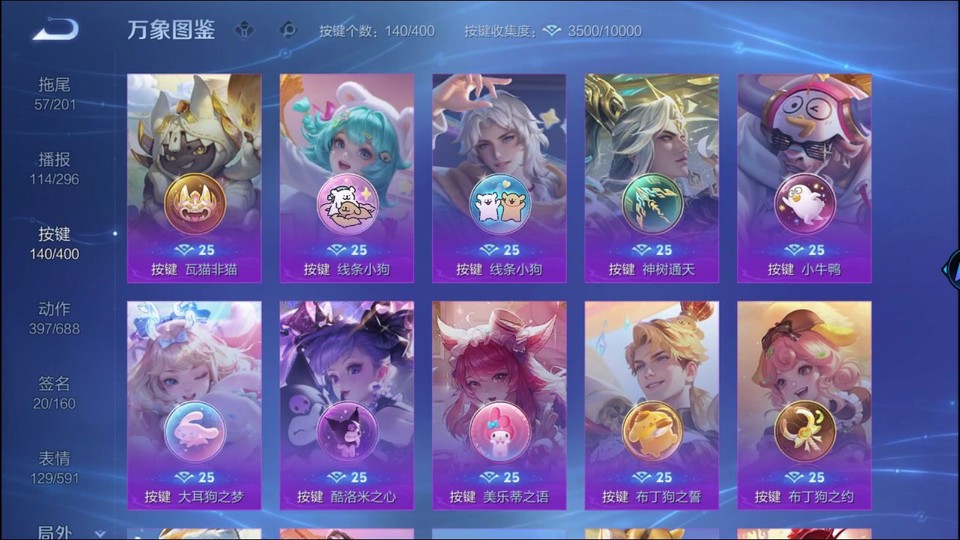Go back using the return arrow
960x540 pixels.
[55, 30]
